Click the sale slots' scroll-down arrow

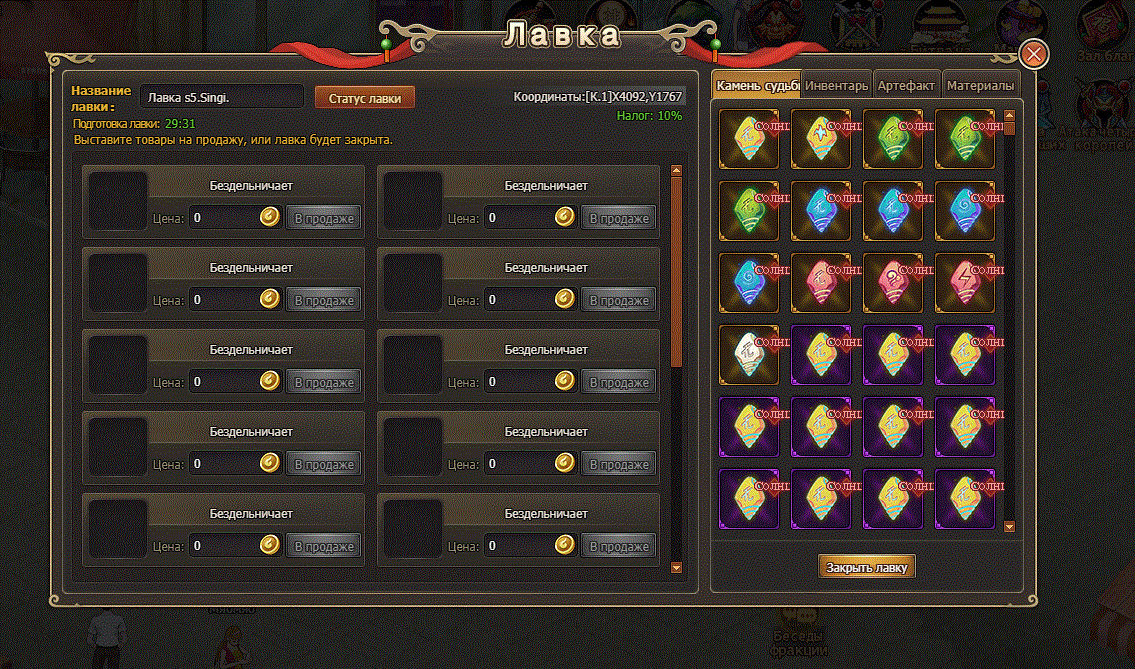[x=676, y=567]
